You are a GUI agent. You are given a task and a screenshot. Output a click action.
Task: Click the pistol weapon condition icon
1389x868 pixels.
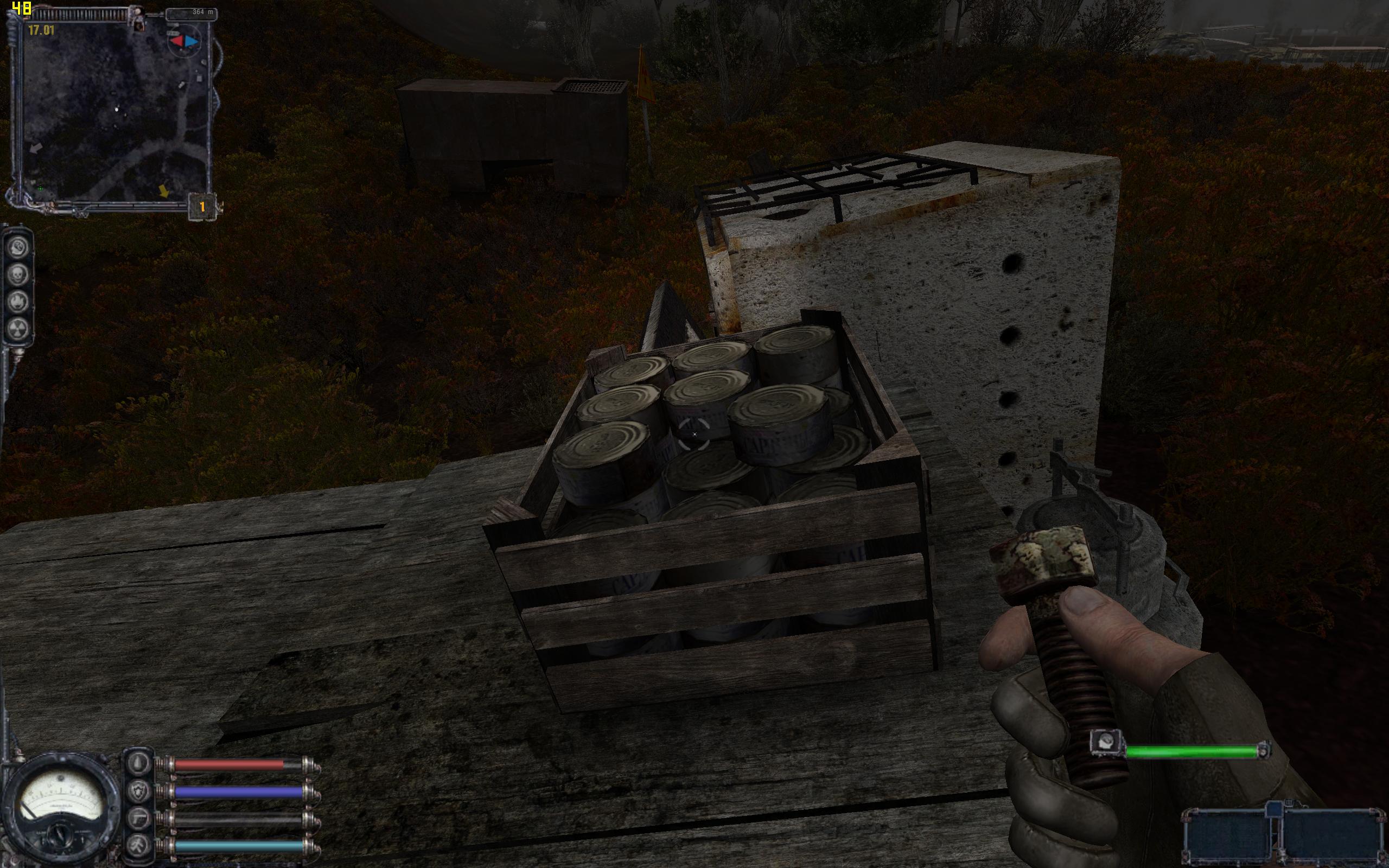[x=138, y=818]
